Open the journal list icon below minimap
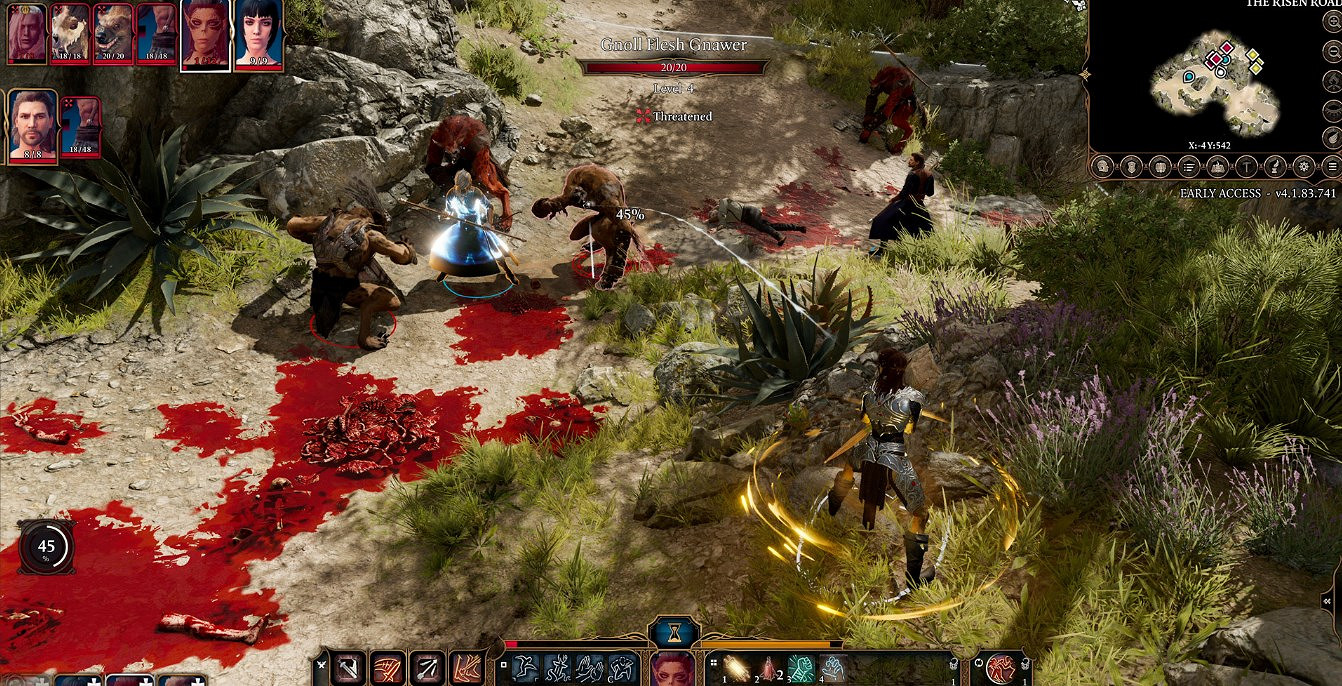The width and height of the screenshot is (1342, 686). click(x=1190, y=166)
